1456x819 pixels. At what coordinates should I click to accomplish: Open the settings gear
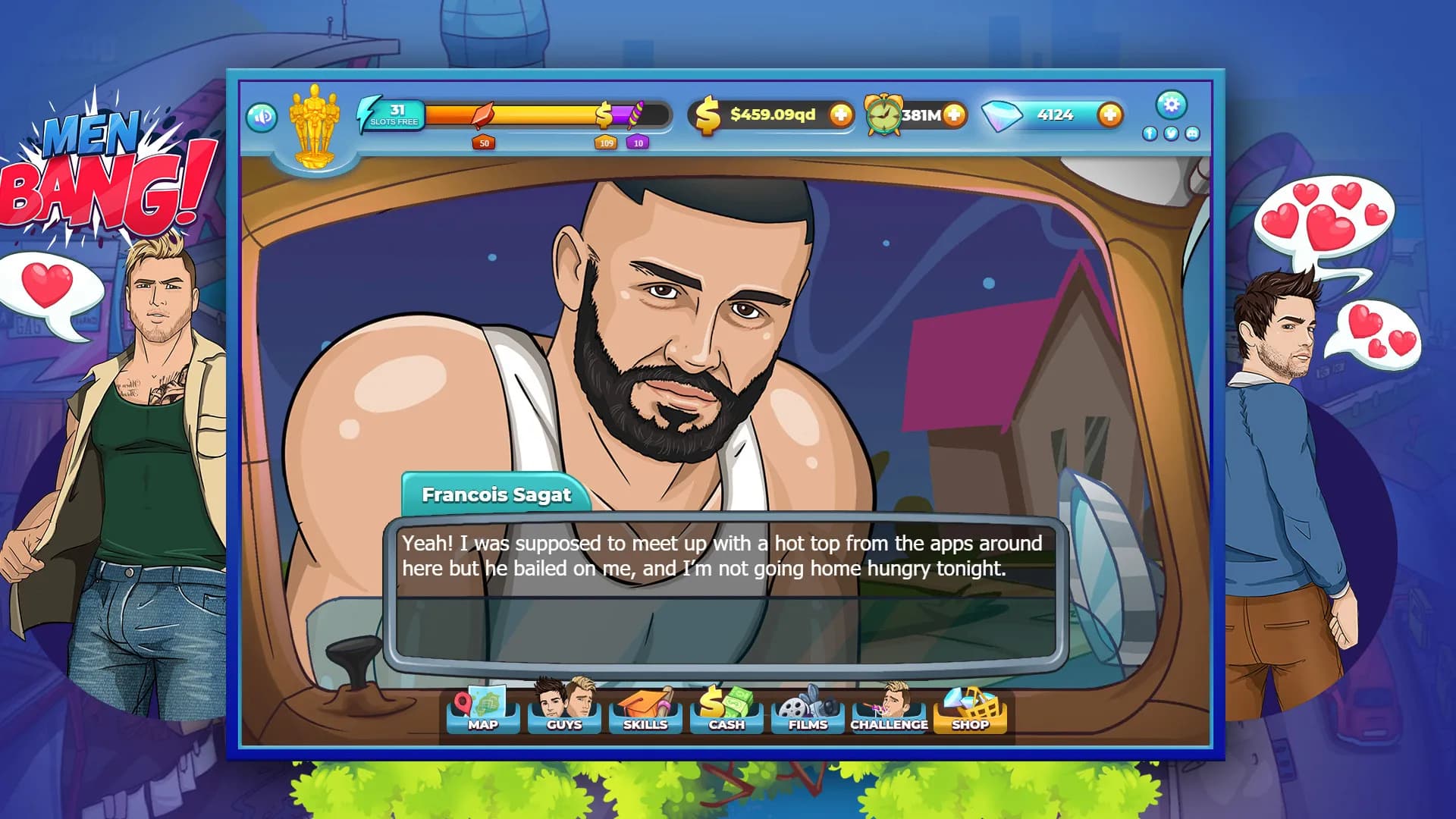pos(1172,106)
